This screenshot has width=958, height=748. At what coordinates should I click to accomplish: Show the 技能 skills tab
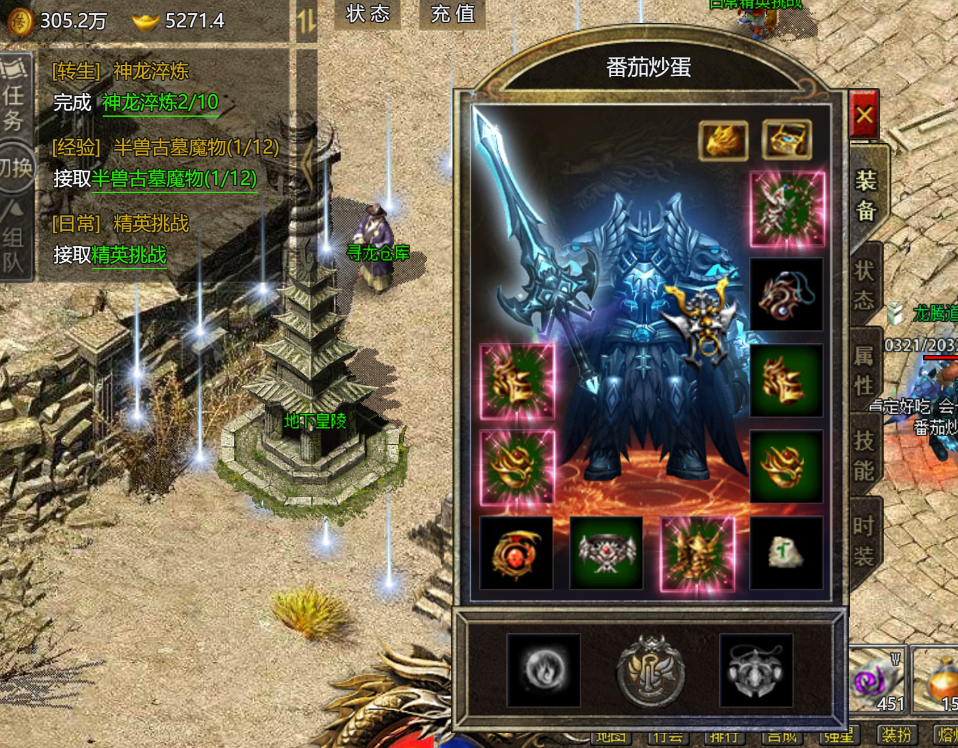click(865, 455)
